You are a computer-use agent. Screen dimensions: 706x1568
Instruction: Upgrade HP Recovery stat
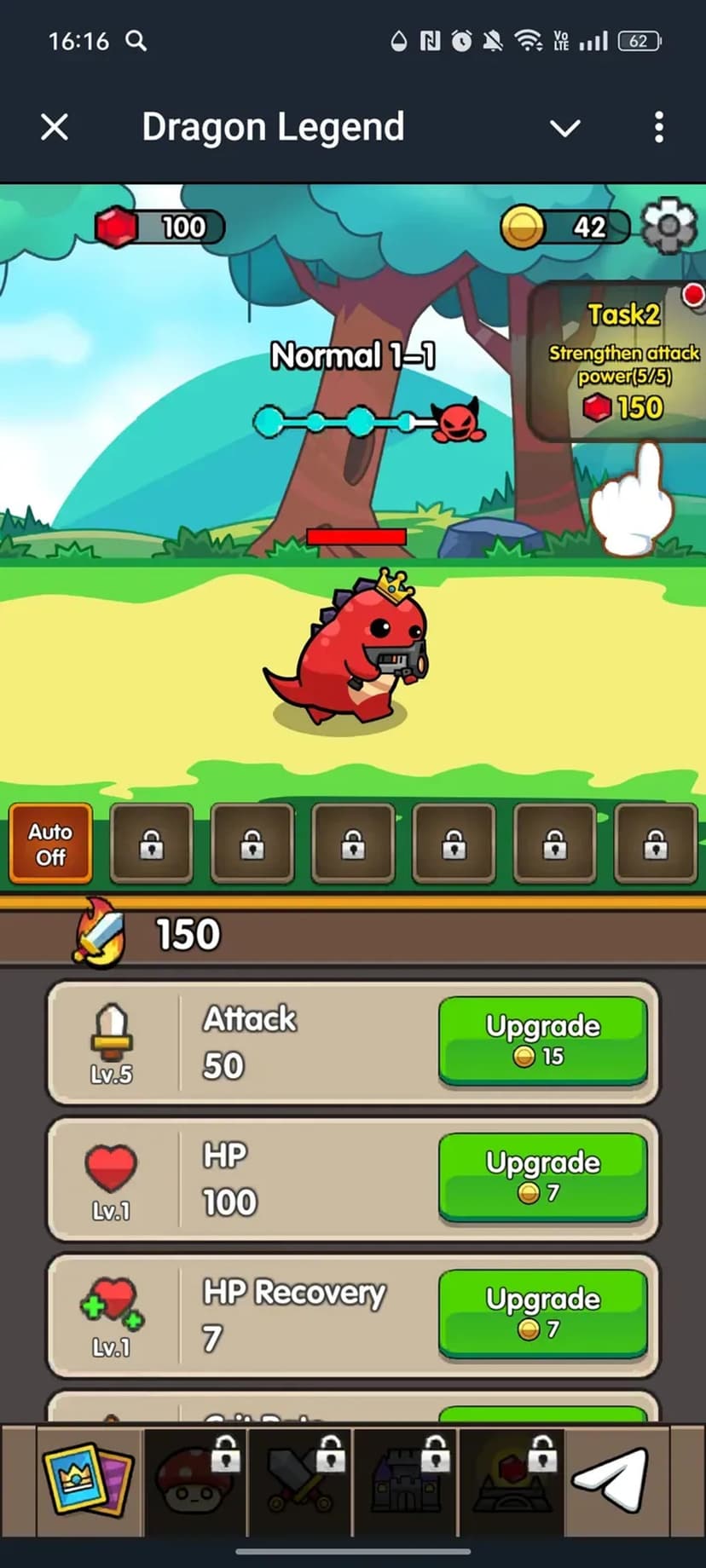[x=542, y=1313]
